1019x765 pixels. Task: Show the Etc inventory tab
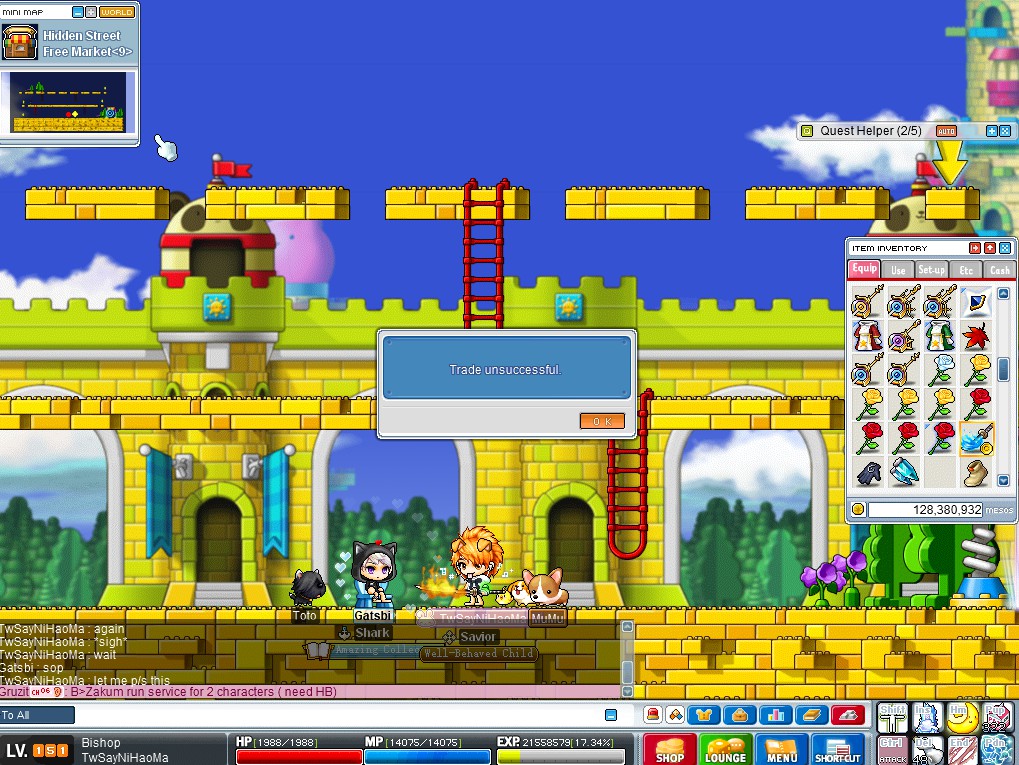(x=966, y=270)
